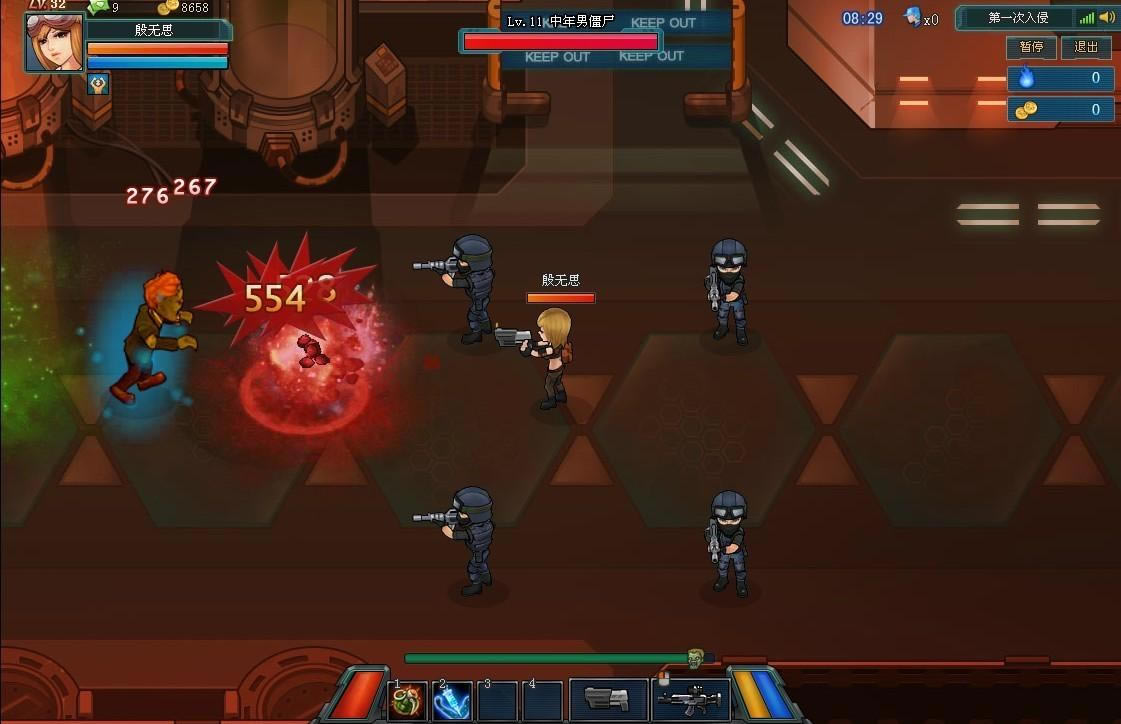The image size is (1121, 724).
Task: Exit the stage via the 退出 button
Action: (1085, 47)
